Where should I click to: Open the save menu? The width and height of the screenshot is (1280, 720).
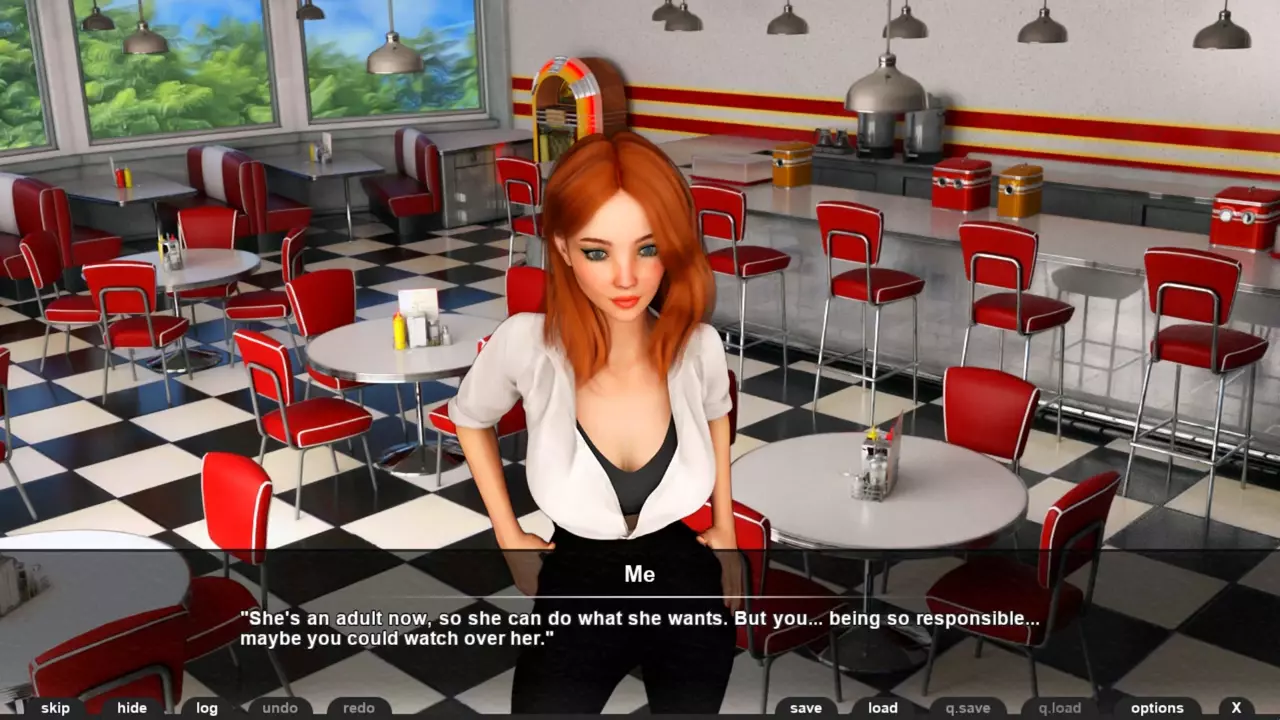tap(806, 708)
